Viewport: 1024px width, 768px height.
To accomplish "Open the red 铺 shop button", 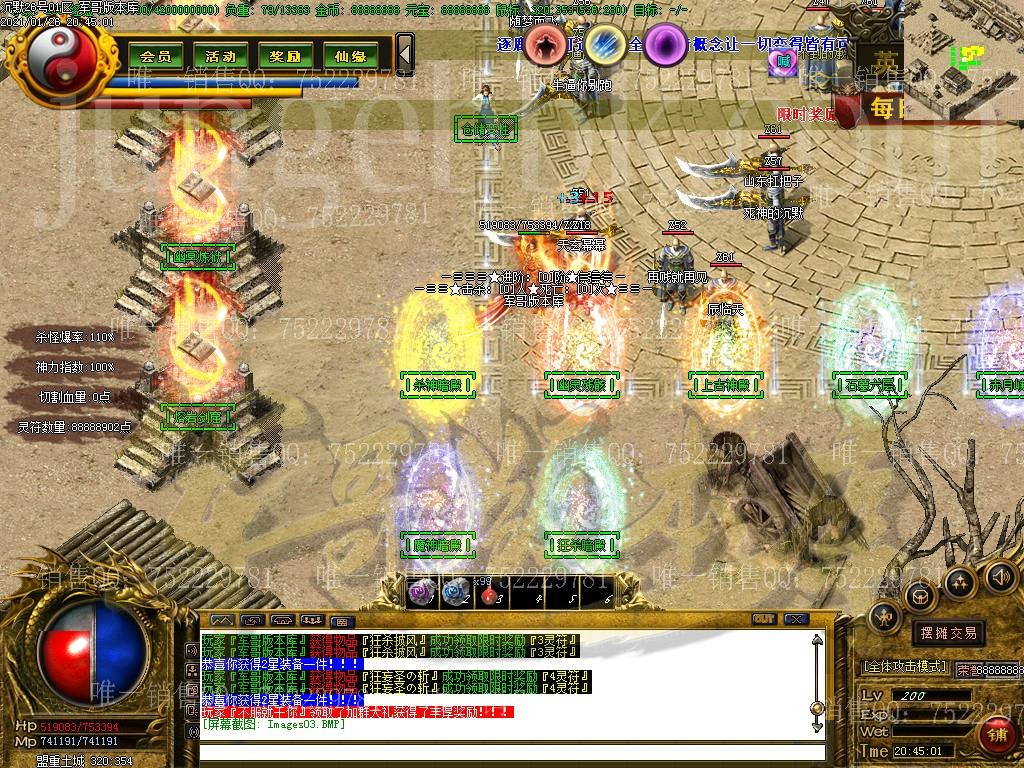I will (997, 735).
